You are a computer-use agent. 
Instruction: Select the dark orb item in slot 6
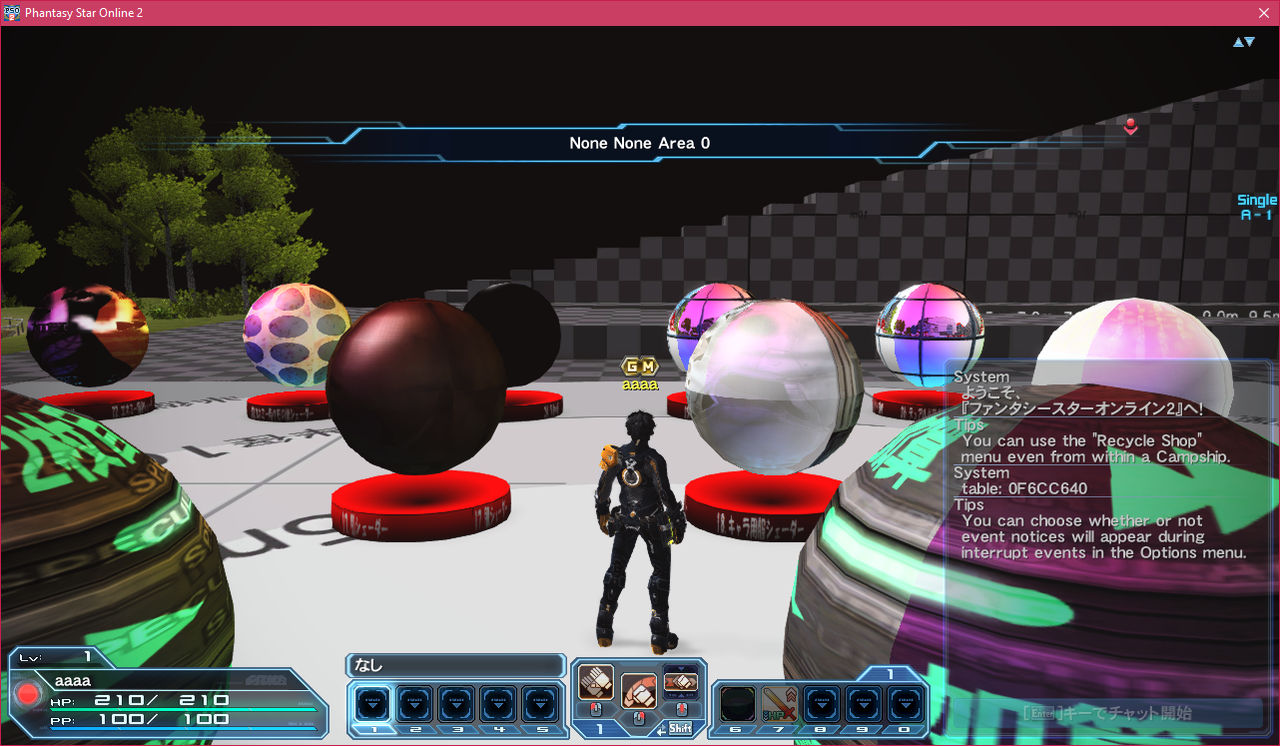tap(737, 704)
